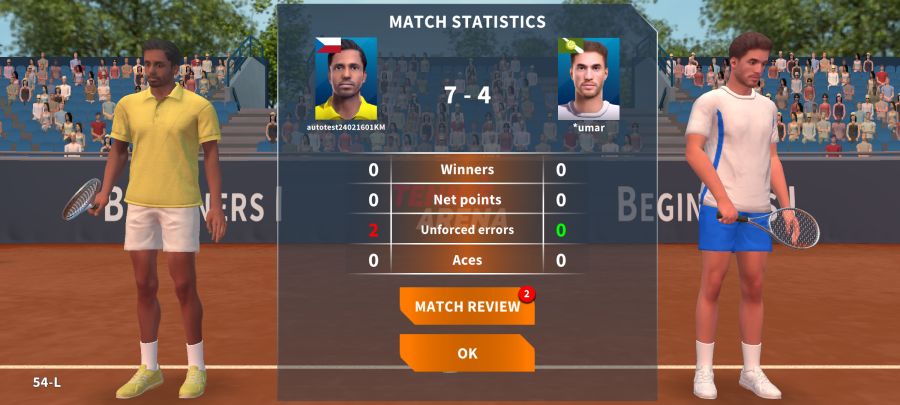View autotest24021601KM player portrait

(x=346, y=79)
